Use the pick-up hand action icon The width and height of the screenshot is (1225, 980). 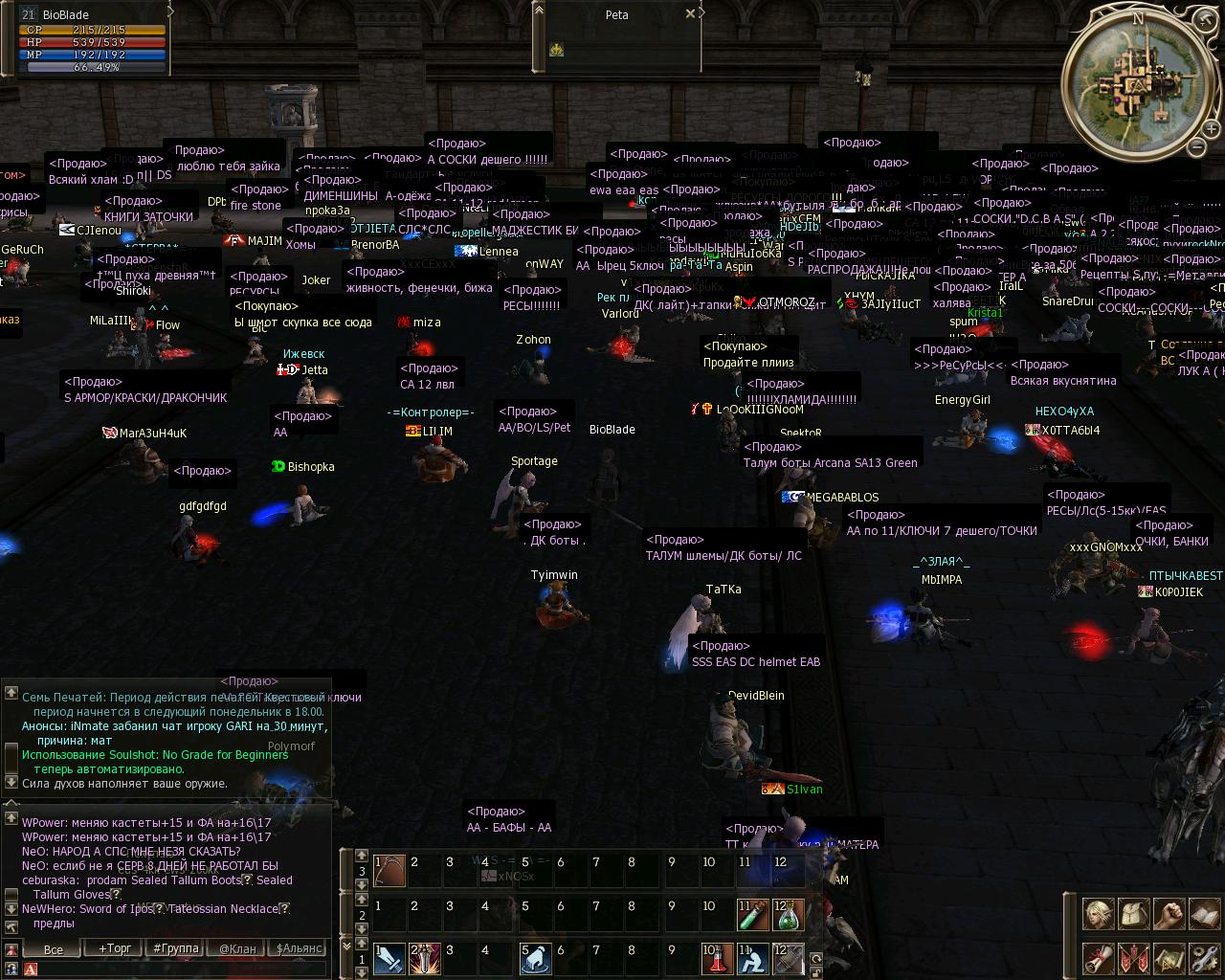click(x=535, y=959)
